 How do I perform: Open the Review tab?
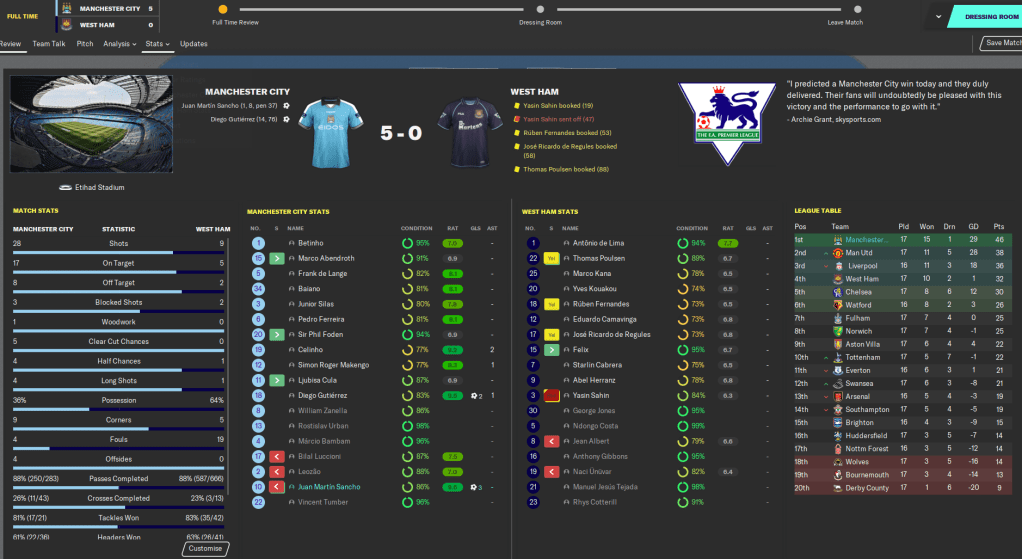(10, 44)
